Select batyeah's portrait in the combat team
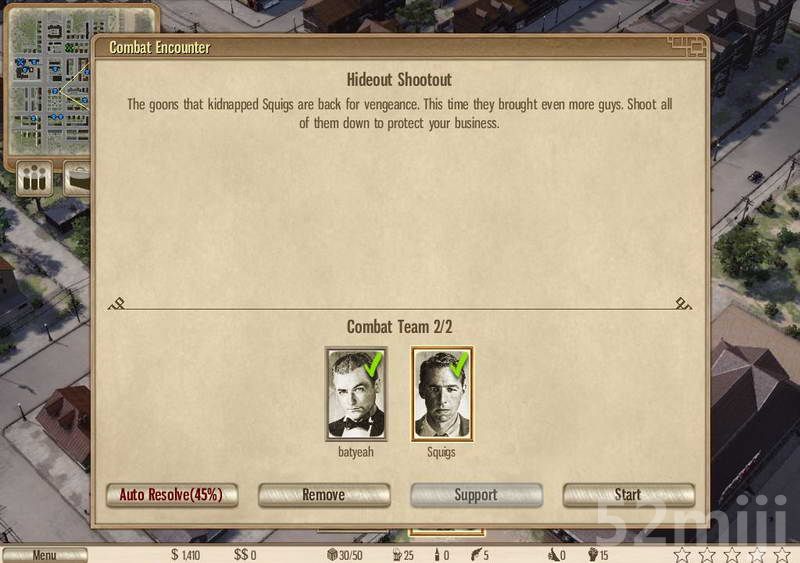This screenshot has height=563, width=800. 355,394
